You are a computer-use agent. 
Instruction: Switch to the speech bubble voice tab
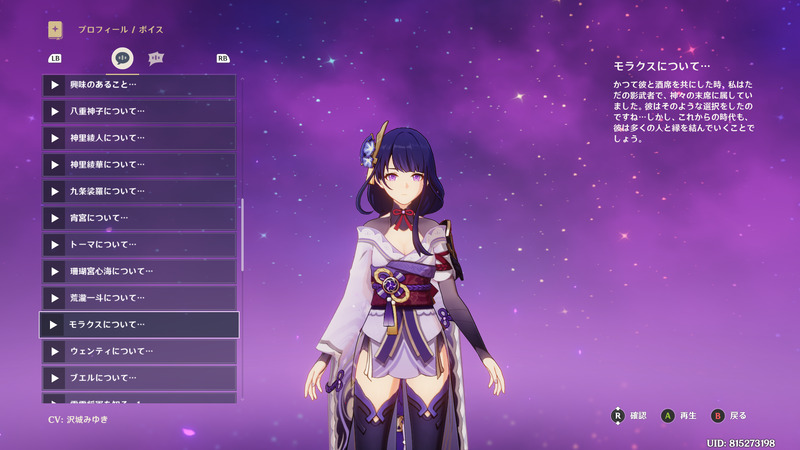[123, 58]
